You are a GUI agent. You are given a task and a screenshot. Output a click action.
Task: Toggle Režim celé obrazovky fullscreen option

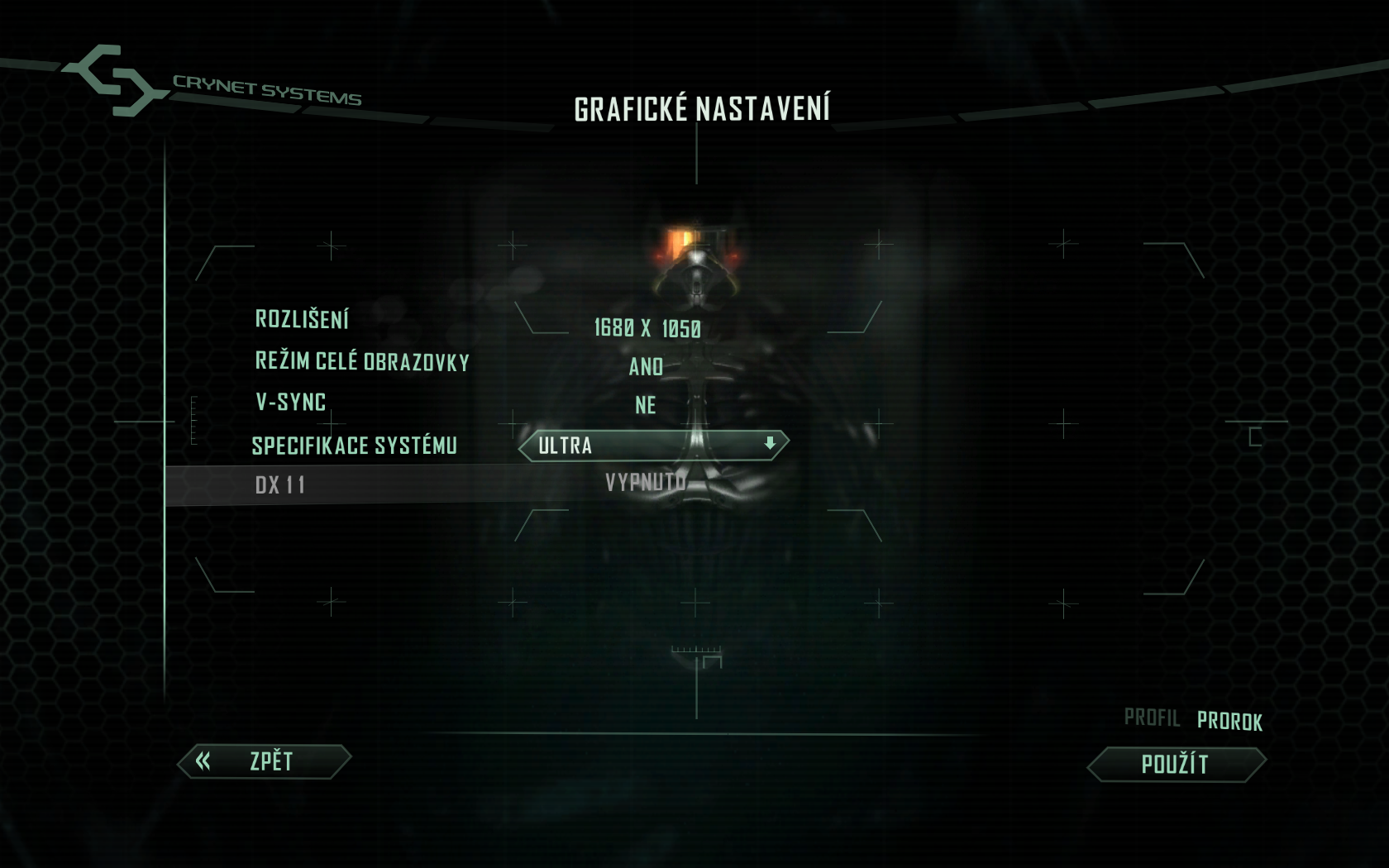pos(646,366)
